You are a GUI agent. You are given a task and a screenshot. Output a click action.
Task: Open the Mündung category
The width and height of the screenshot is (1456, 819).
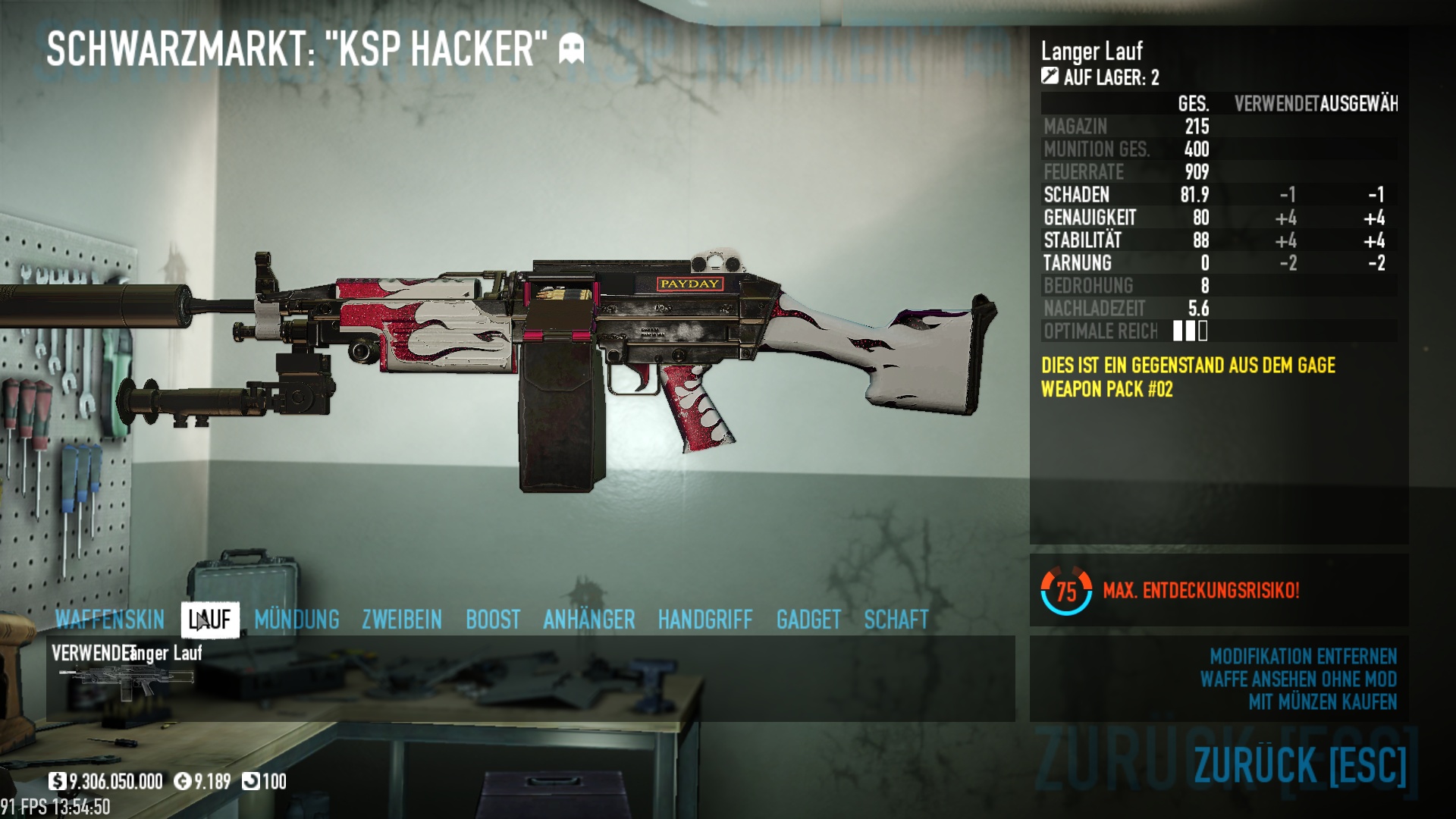pyautogui.click(x=297, y=620)
